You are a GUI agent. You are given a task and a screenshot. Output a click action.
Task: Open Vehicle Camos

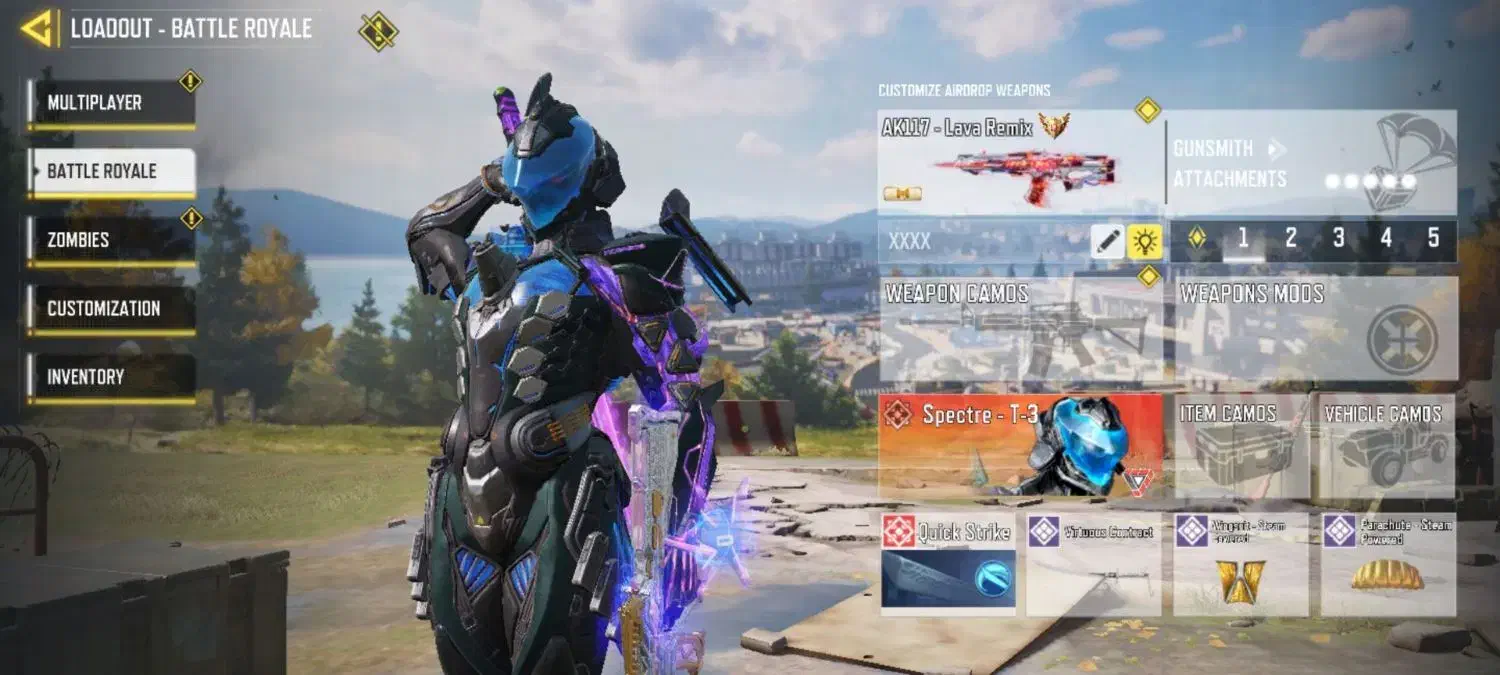1387,445
